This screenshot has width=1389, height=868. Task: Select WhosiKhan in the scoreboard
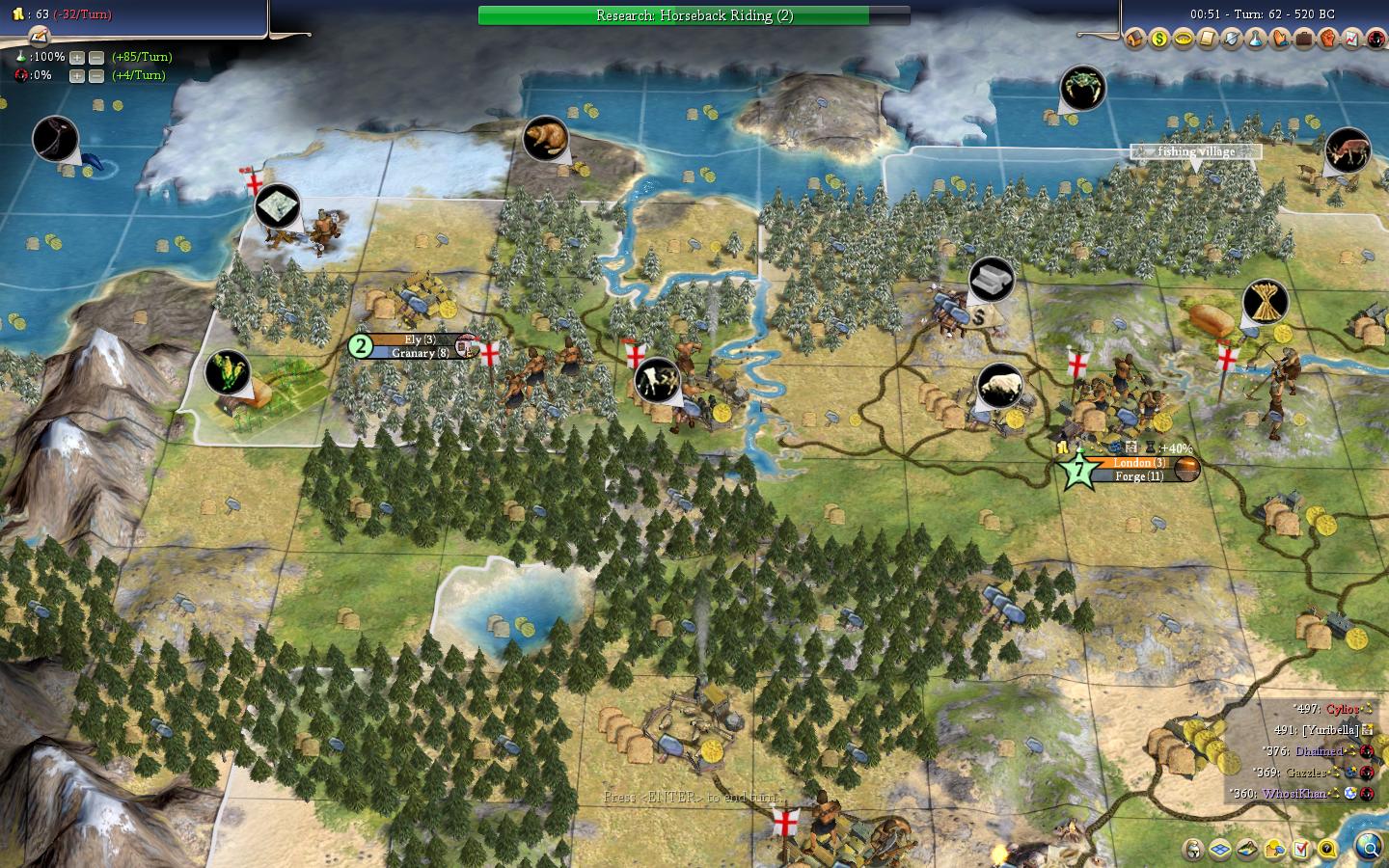tap(1294, 794)
